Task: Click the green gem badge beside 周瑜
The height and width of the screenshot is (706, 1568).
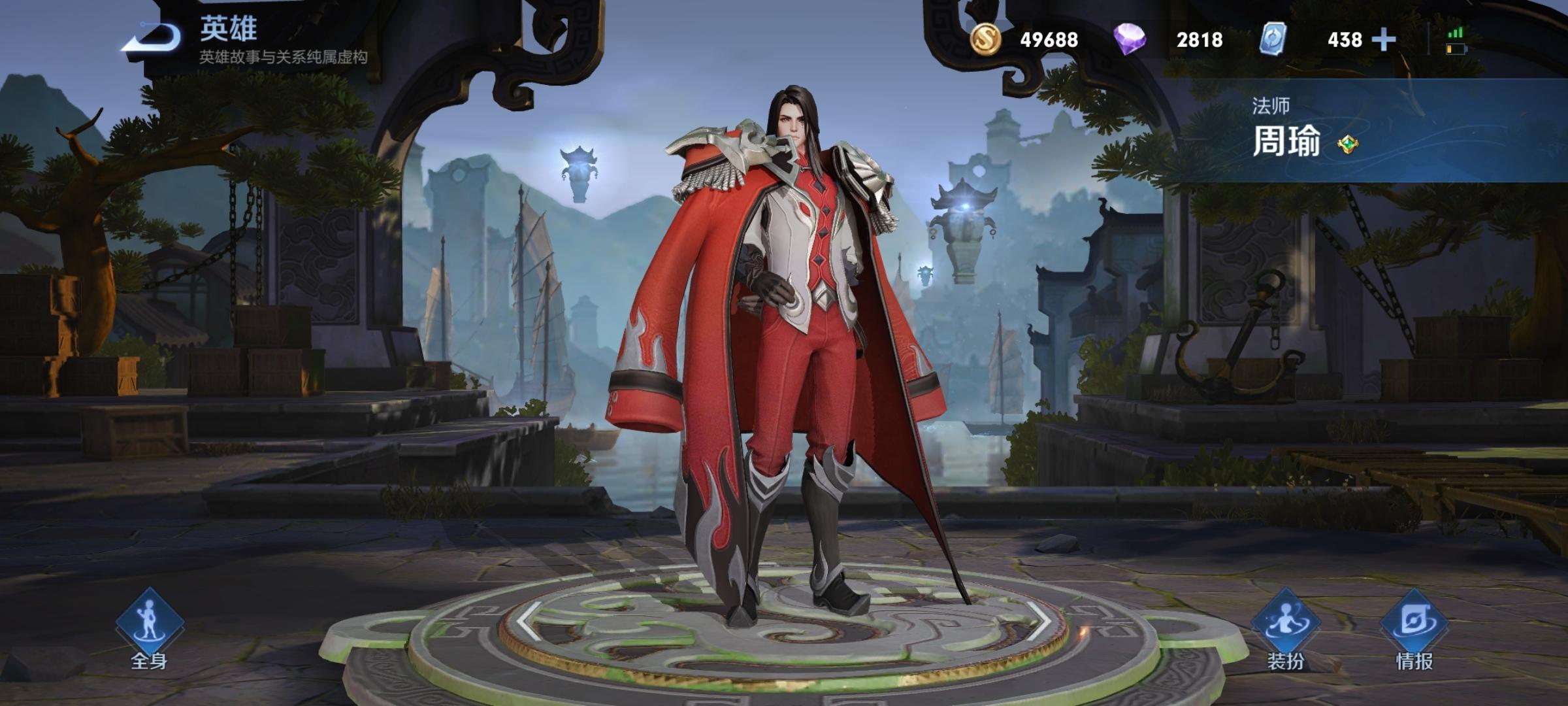Action: [x=1347, y=144]
